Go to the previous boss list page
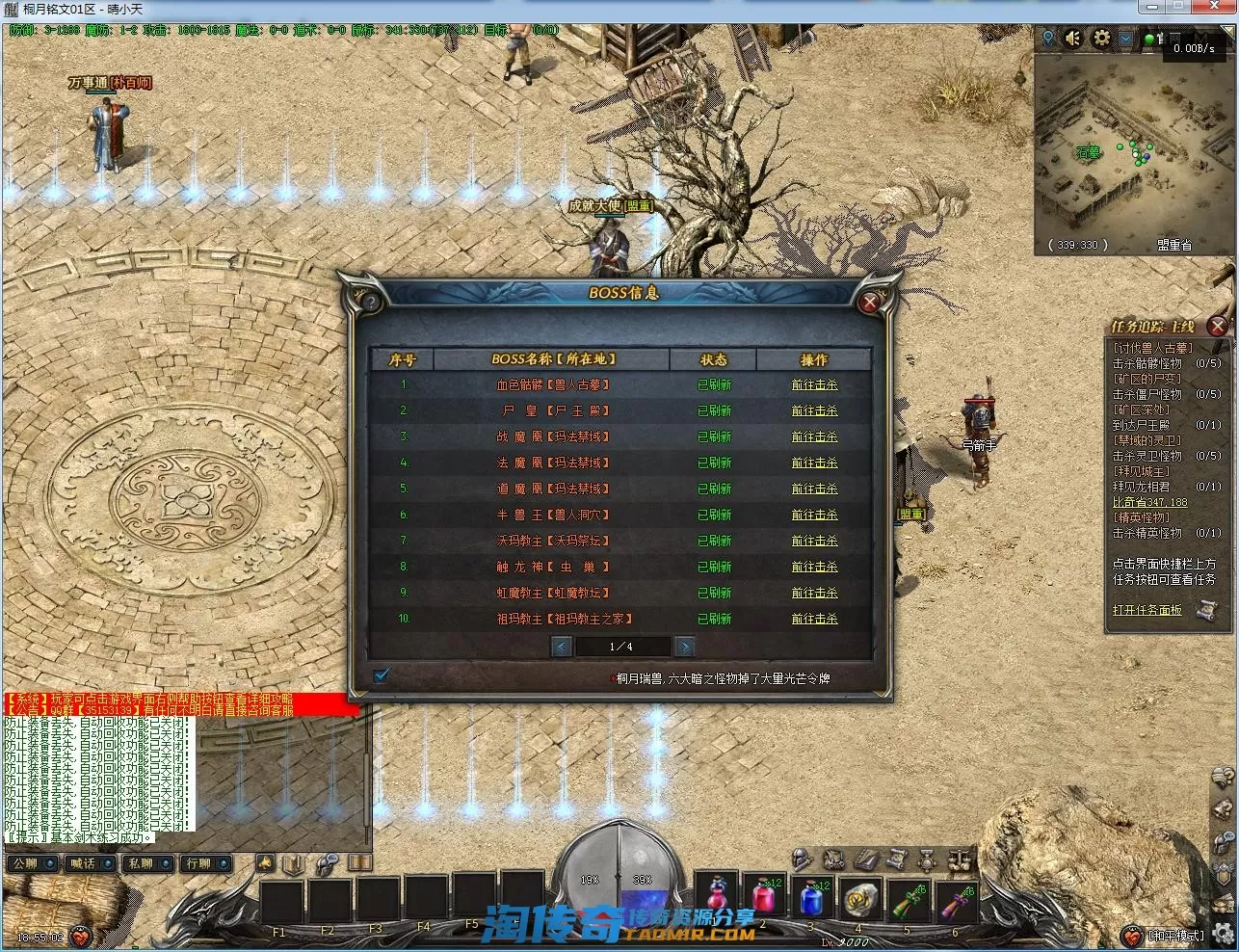Screen dimensions: 1239x952 point(561,647)
